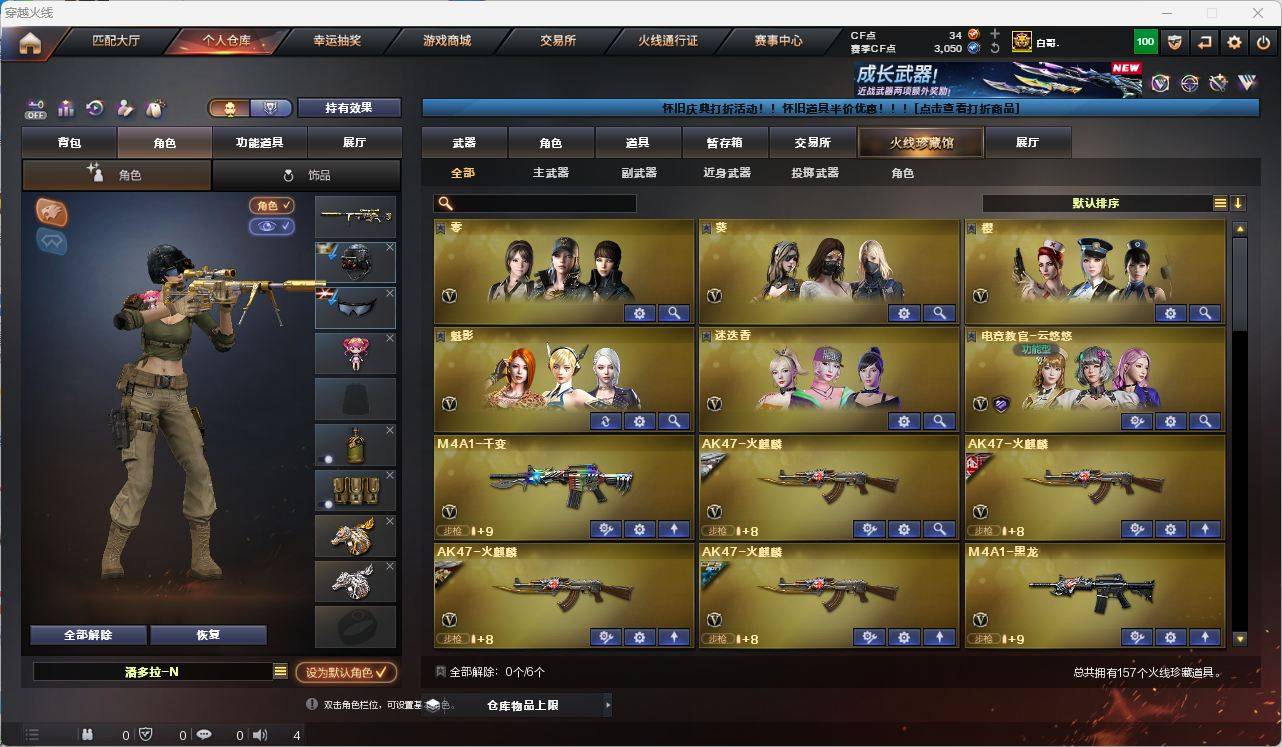Select the paw emblem icon beside the character model
The image size is (1282, 747).
51,212
